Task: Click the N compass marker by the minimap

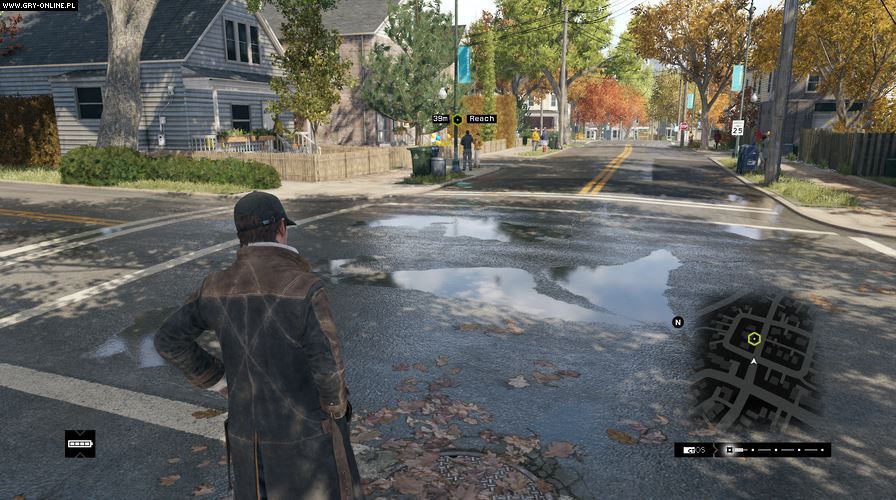Action: [678, 322]
